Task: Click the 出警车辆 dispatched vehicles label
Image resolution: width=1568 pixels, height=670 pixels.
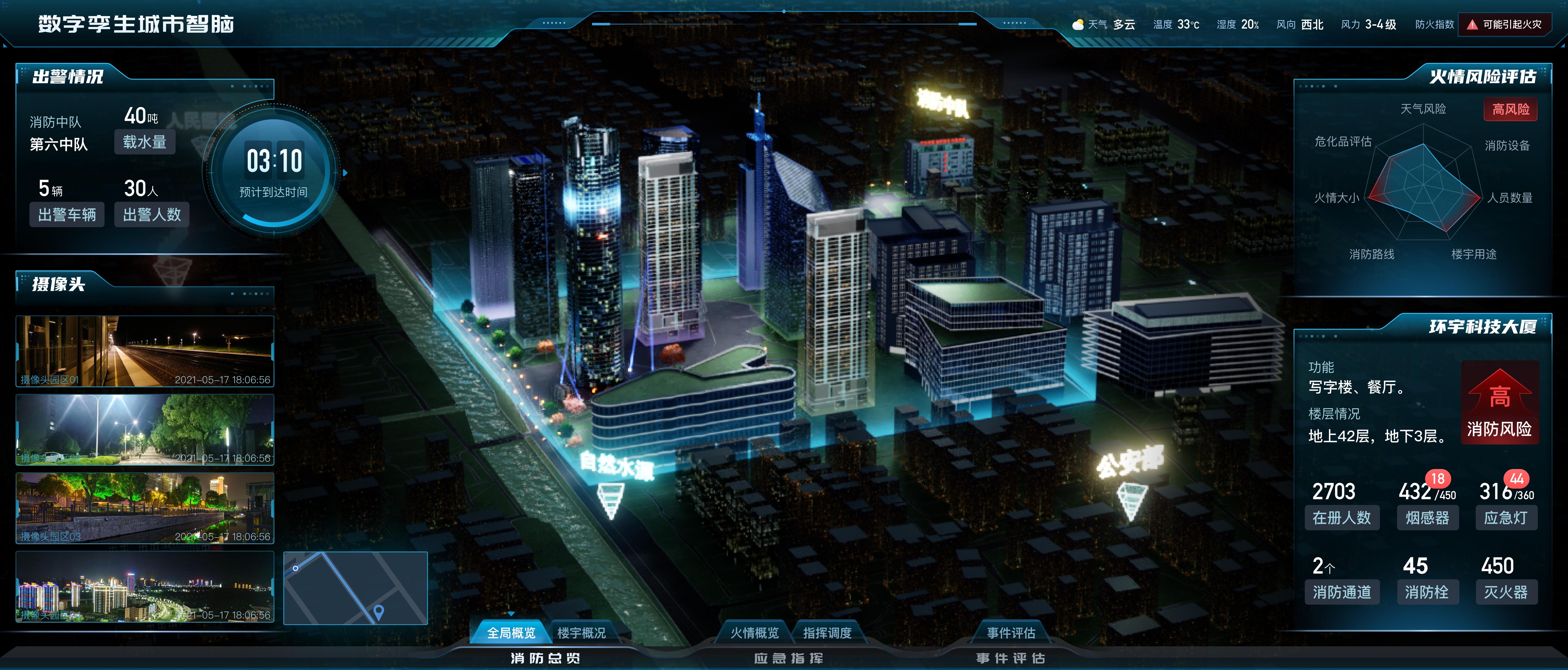Action: pos(67,214)
